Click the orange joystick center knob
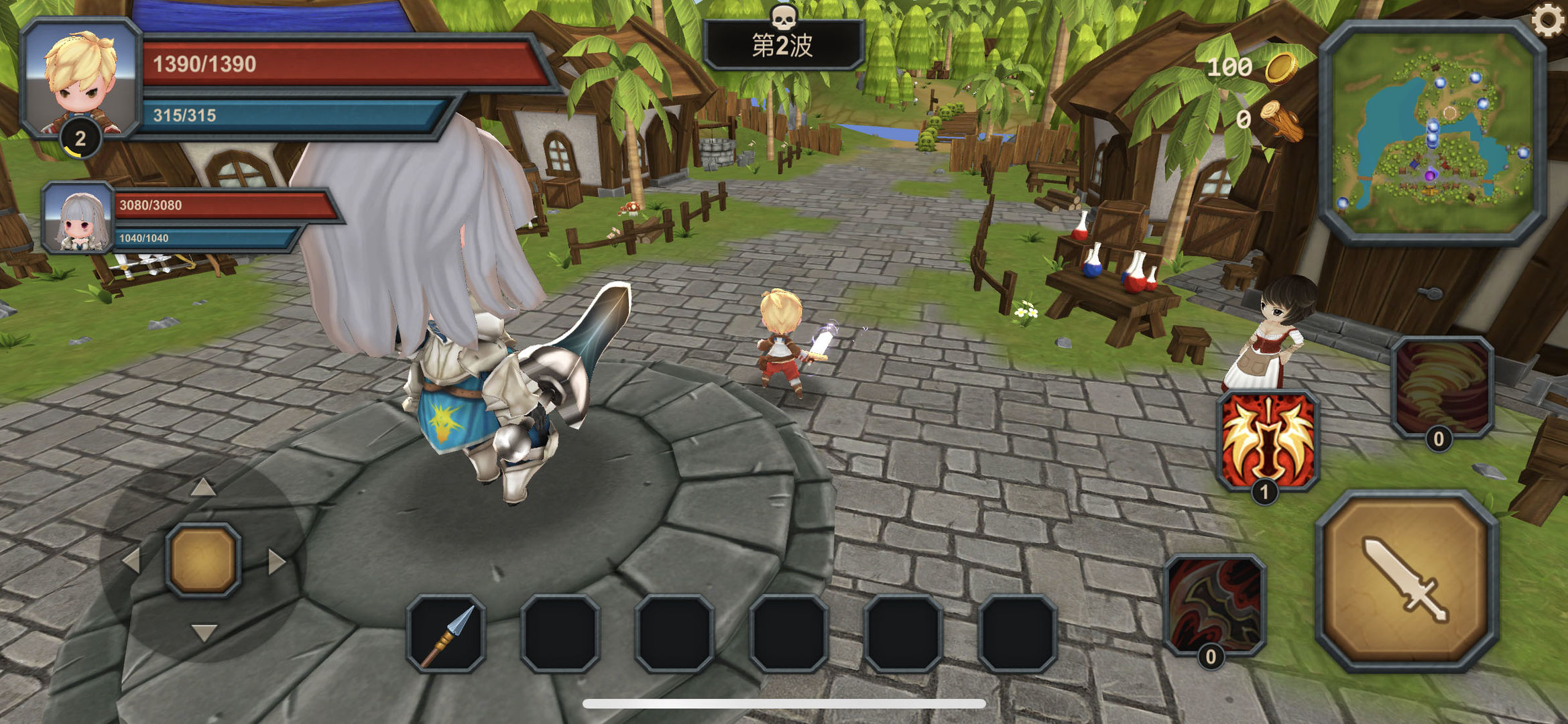Image resolution: width=1568 pixels, height=724 pixels. [x=203, y=560]
